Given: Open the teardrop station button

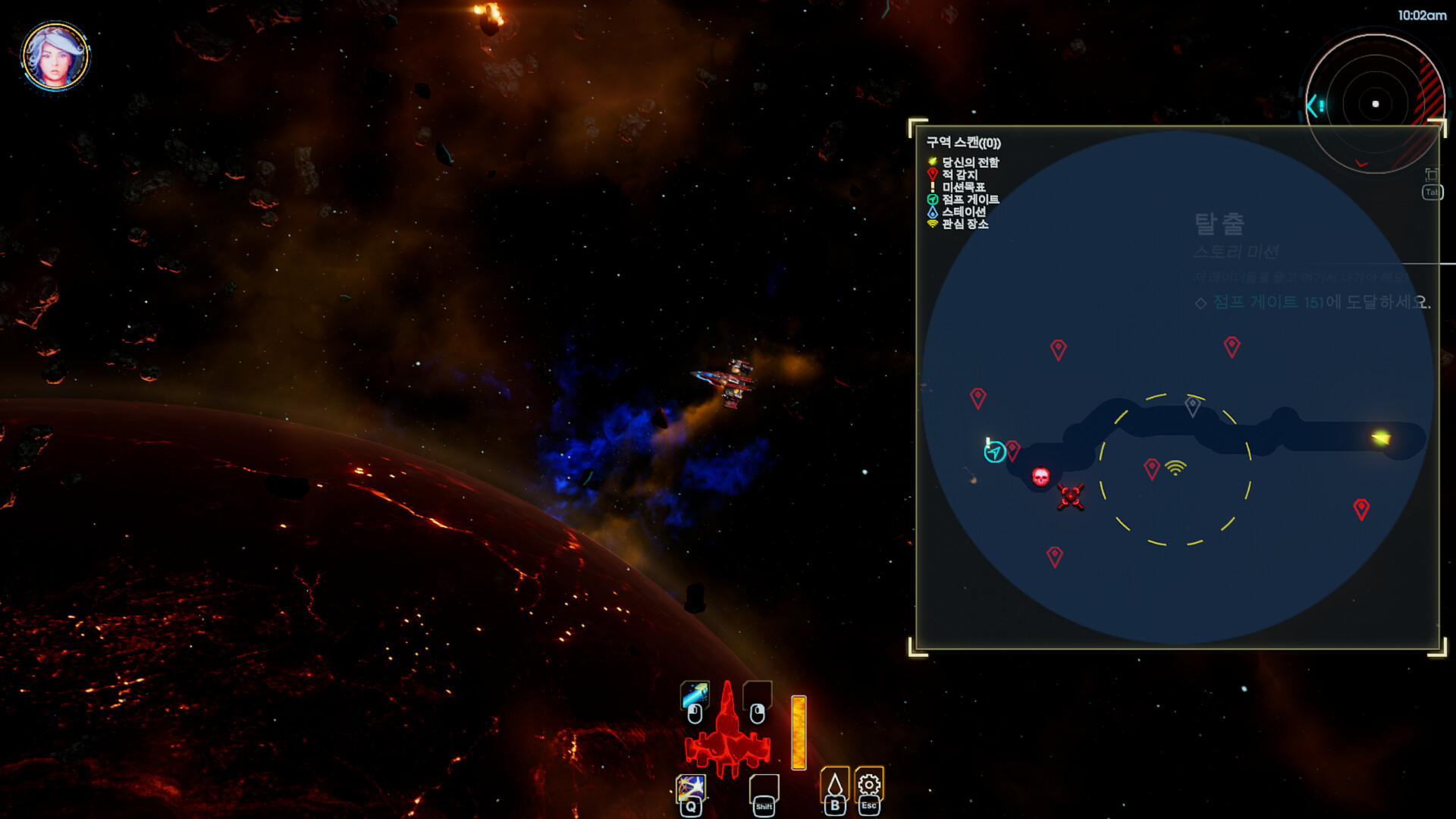Looking at the screenshot, I should 835,784.
